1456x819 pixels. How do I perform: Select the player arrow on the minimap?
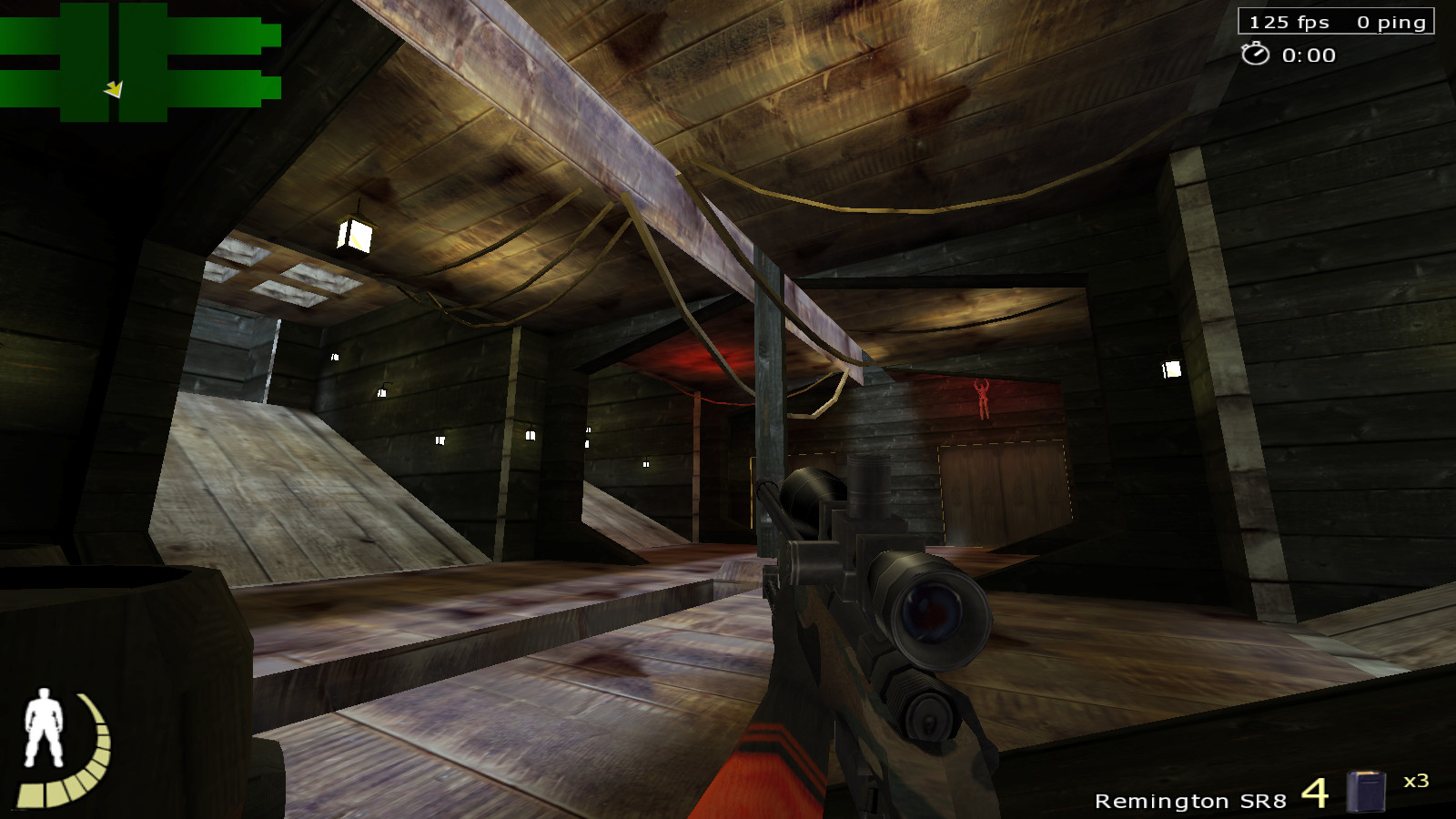tap(114, 89)
